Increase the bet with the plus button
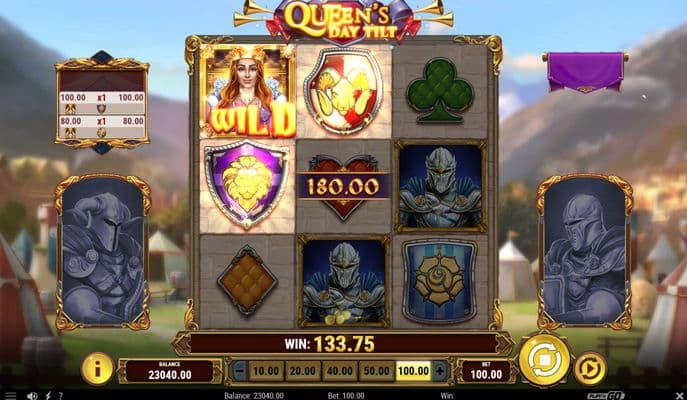 439,371
